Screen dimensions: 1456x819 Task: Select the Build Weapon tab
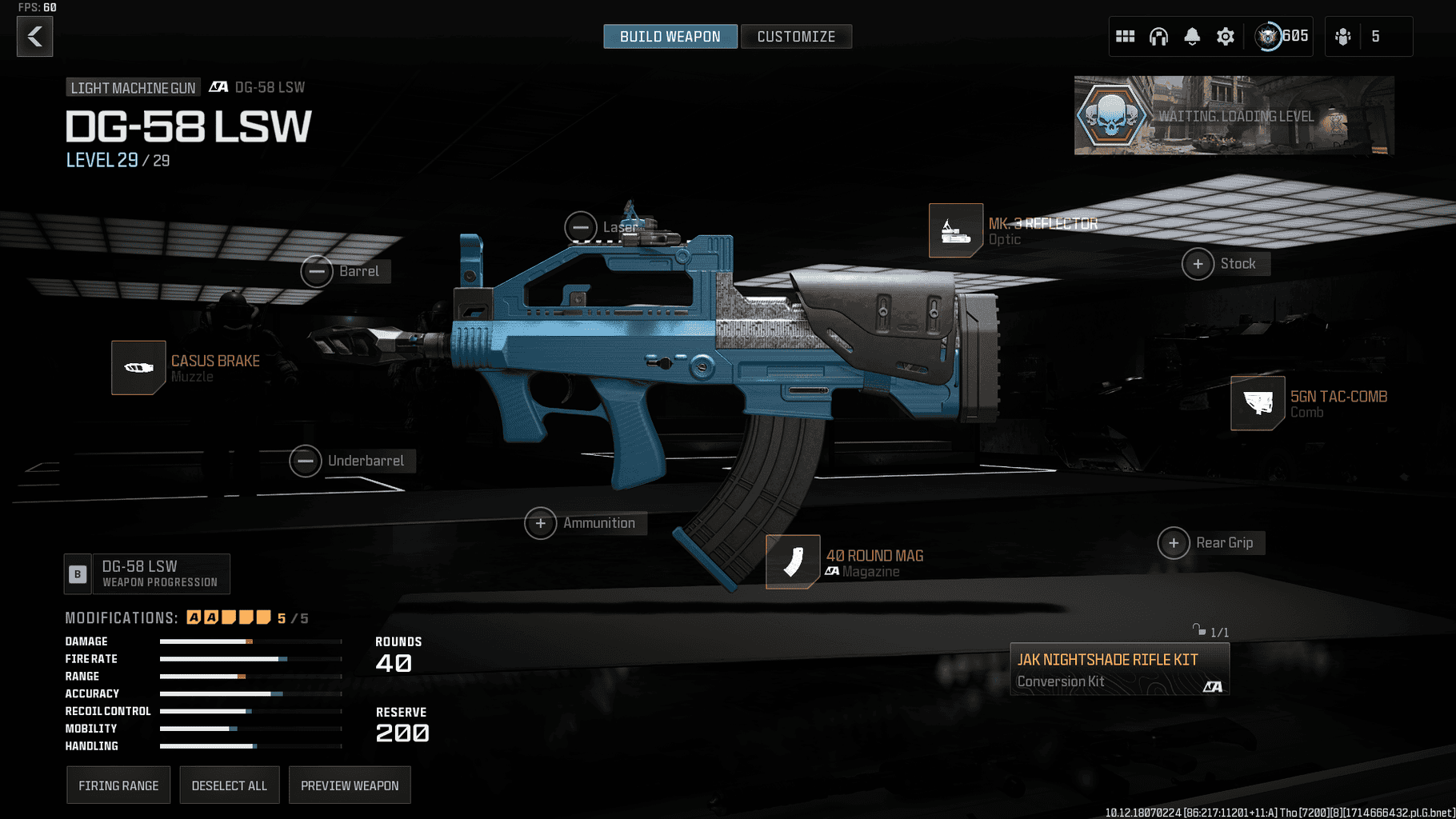click(x=670, y=36)
